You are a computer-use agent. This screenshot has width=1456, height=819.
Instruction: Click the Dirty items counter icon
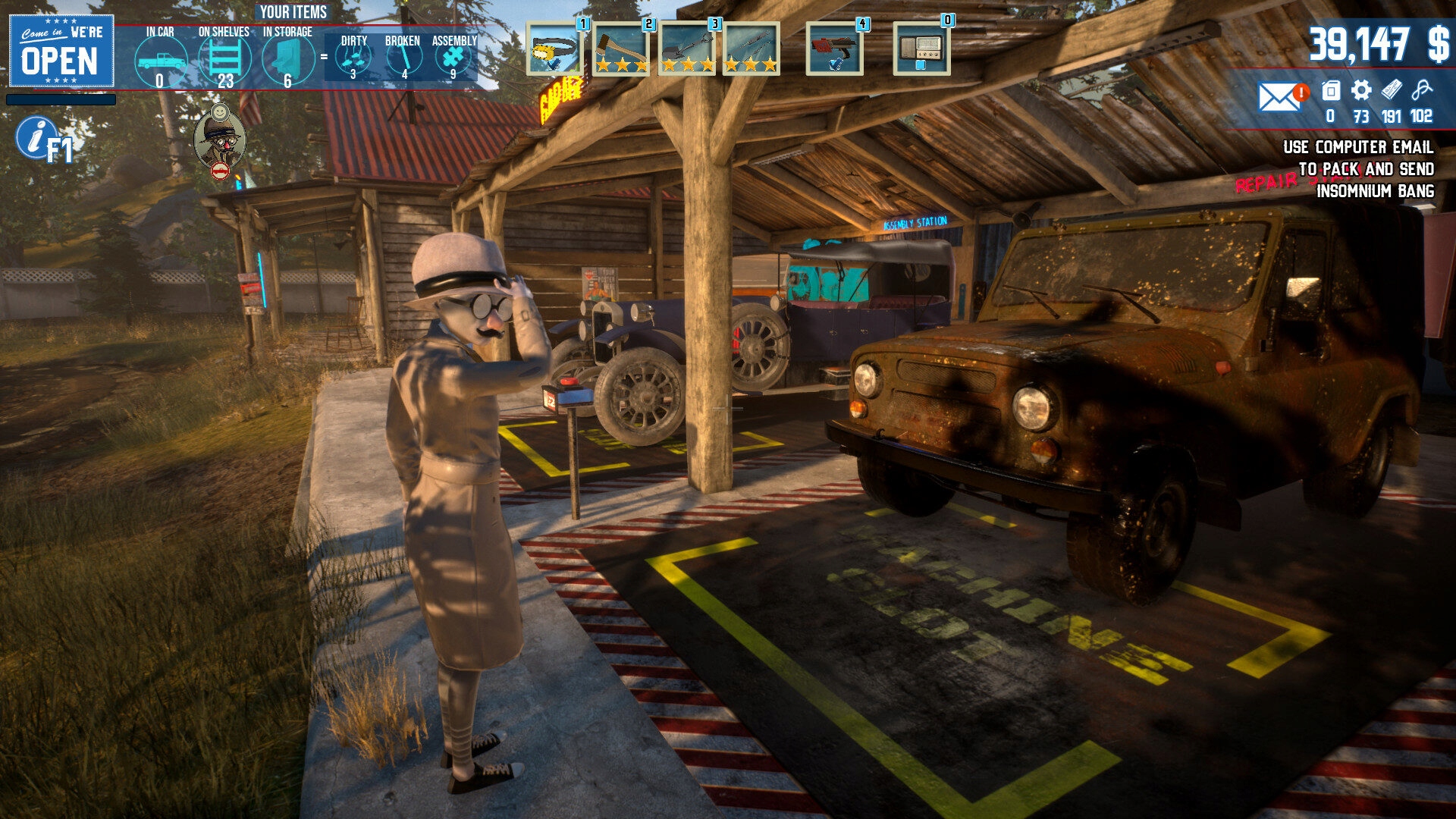click(x=353, y=58)
